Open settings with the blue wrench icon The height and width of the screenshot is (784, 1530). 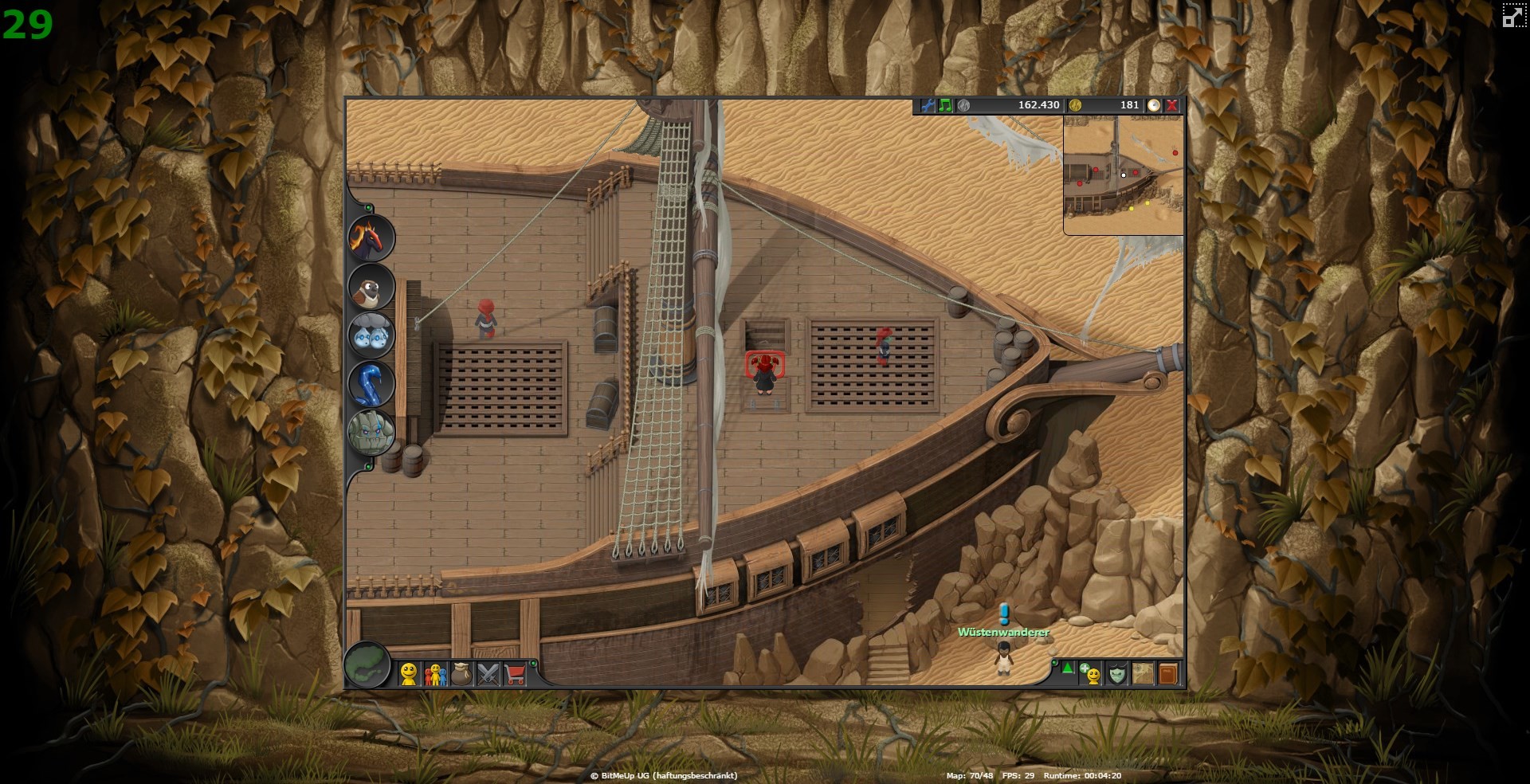tap(928, 104)
